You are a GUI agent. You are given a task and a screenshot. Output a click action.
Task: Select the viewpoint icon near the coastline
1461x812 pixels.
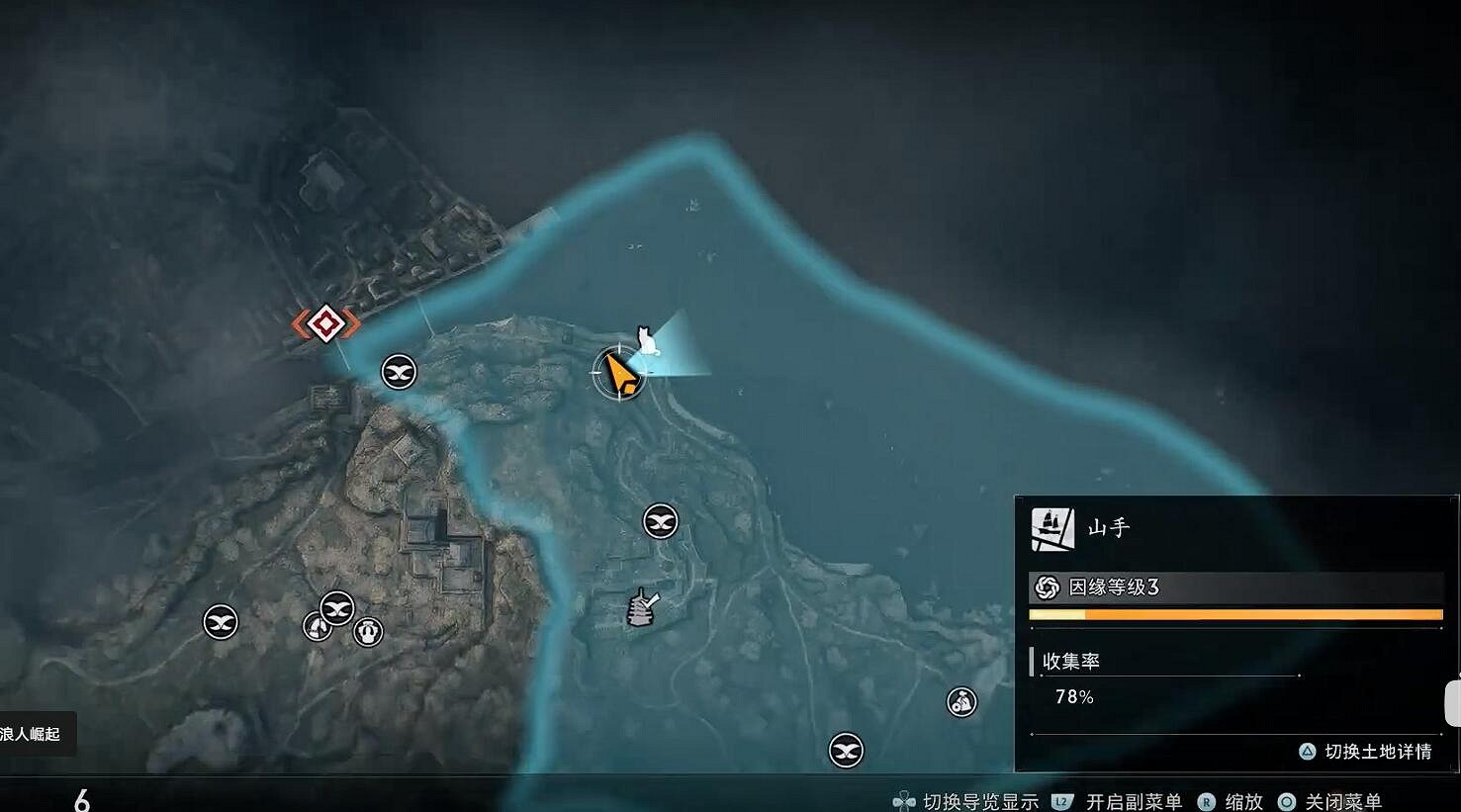(398, 372)
